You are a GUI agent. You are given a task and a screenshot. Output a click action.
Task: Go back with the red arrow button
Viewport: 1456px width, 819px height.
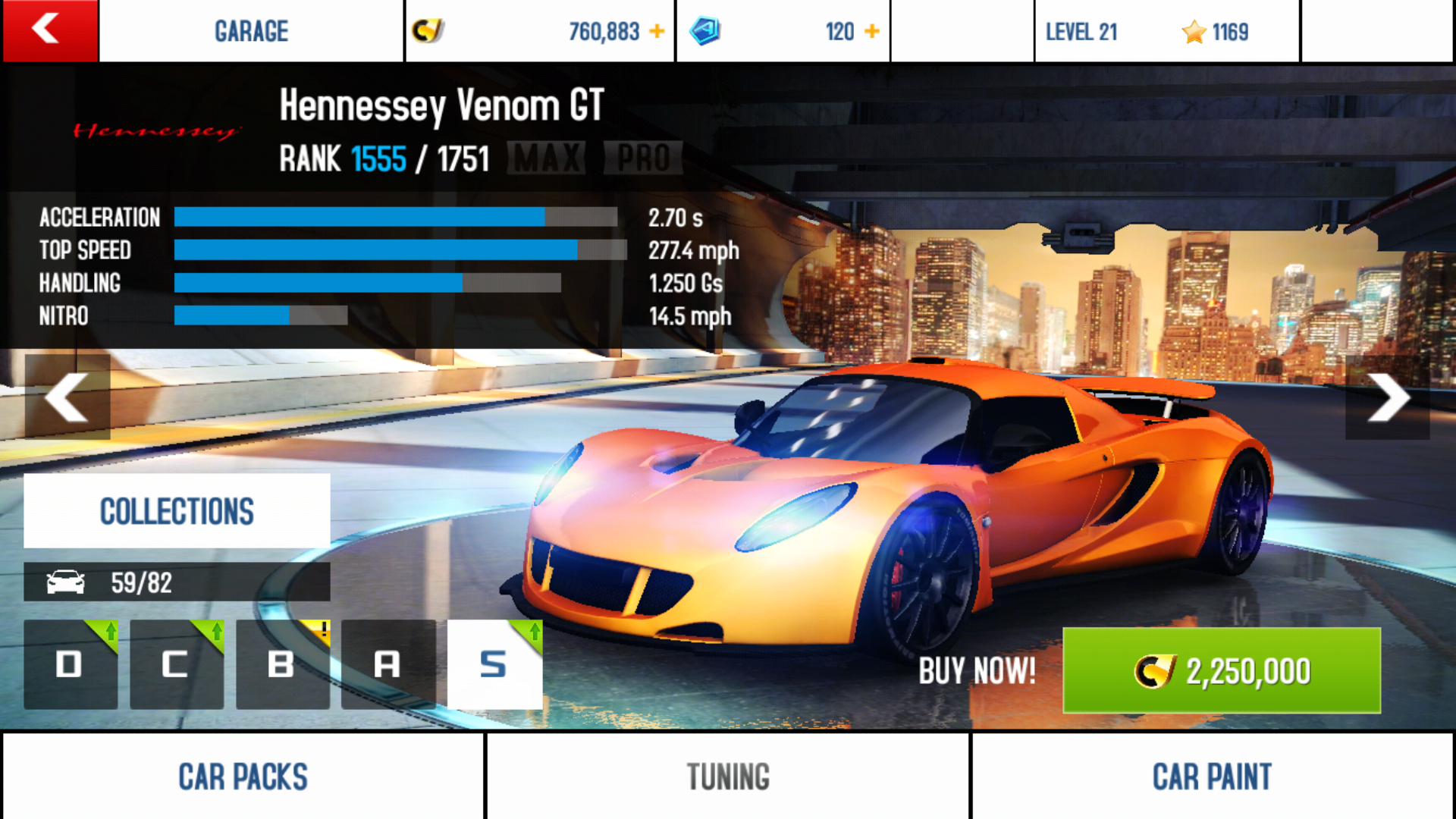click(49, 30)
